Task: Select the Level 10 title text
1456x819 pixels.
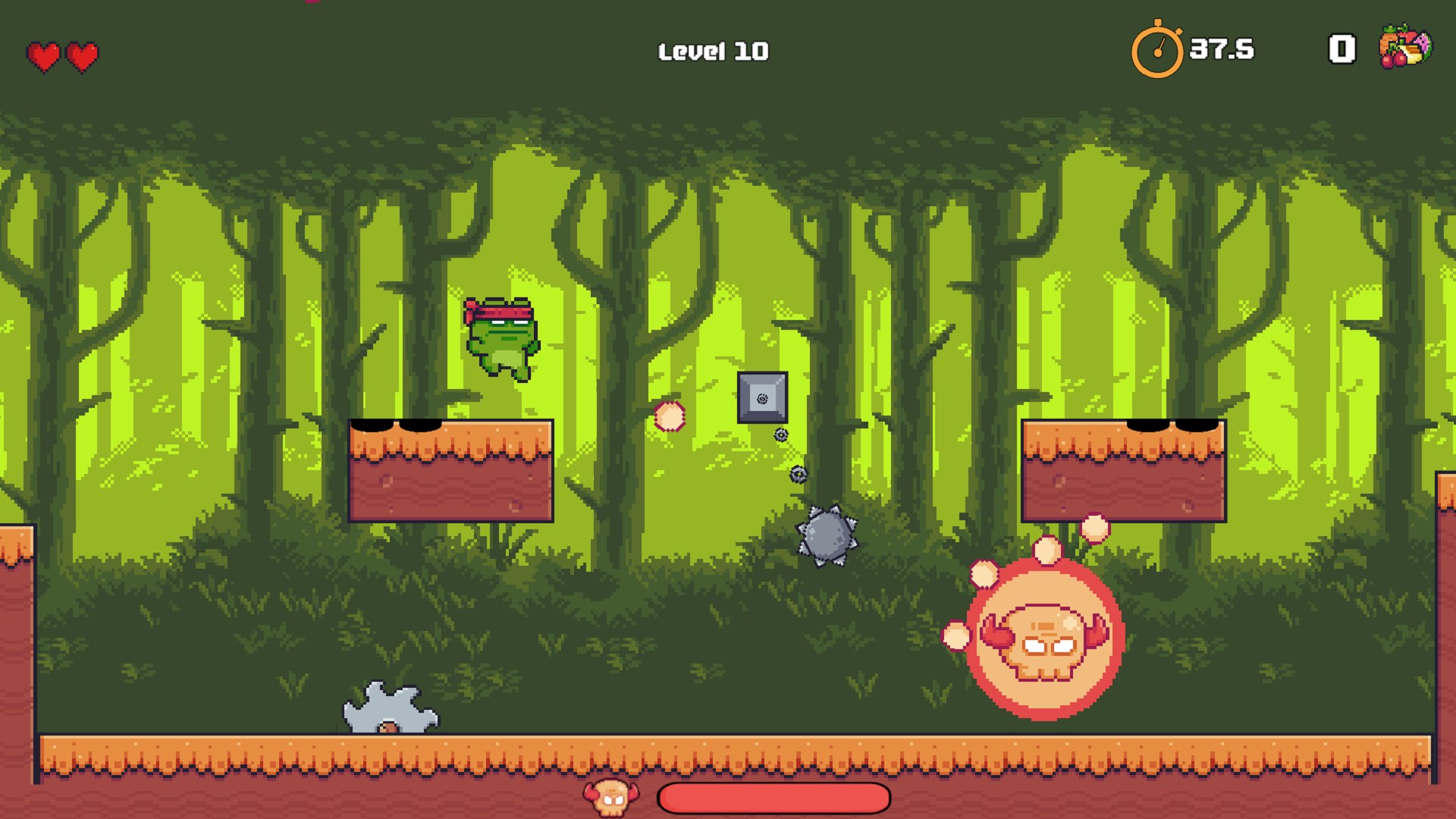Action: pyautogui.click(x=712, y=50)
